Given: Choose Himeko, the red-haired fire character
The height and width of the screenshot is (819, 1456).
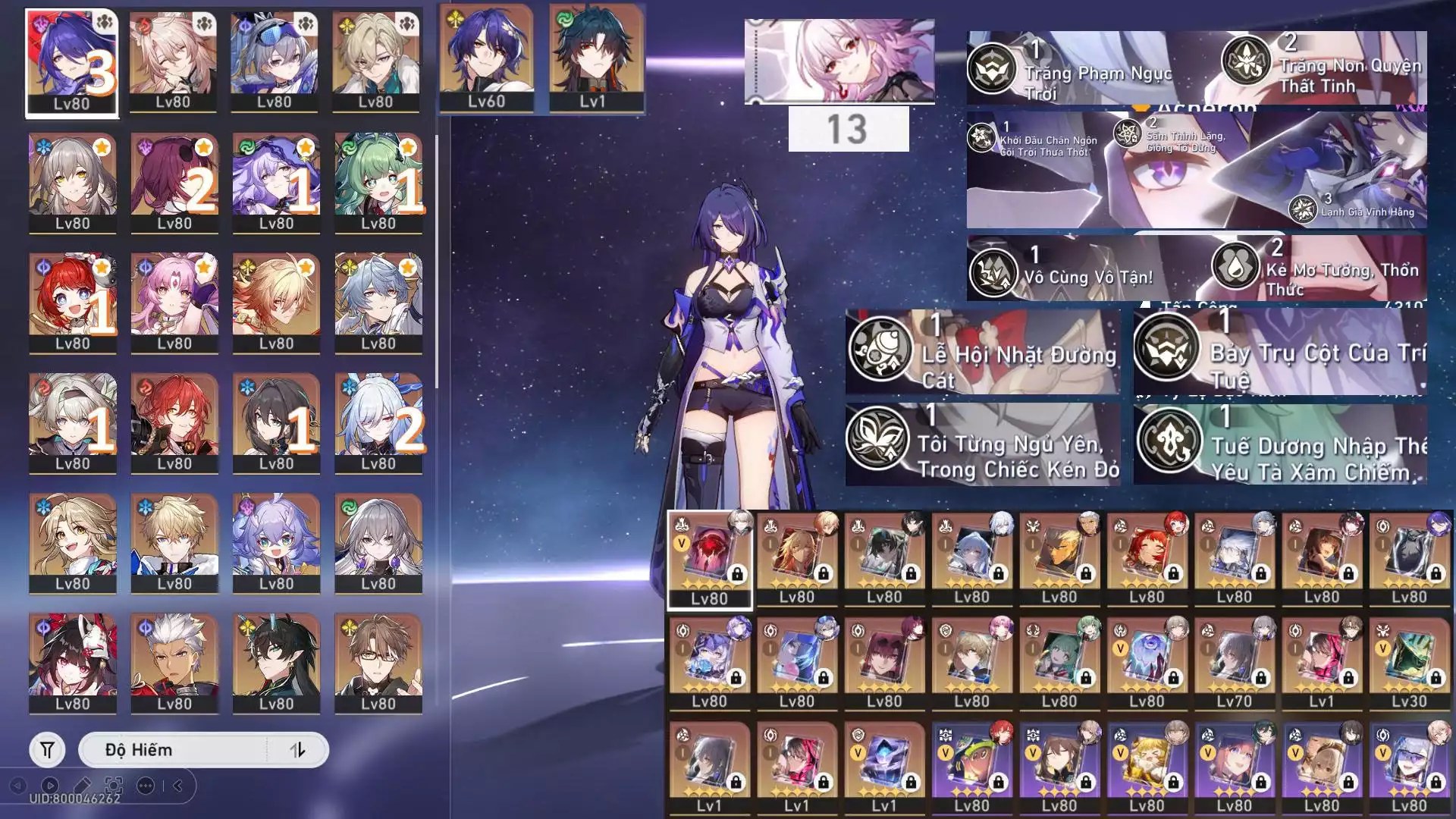Looking at the screenshot, I should (x=174, y=422).
